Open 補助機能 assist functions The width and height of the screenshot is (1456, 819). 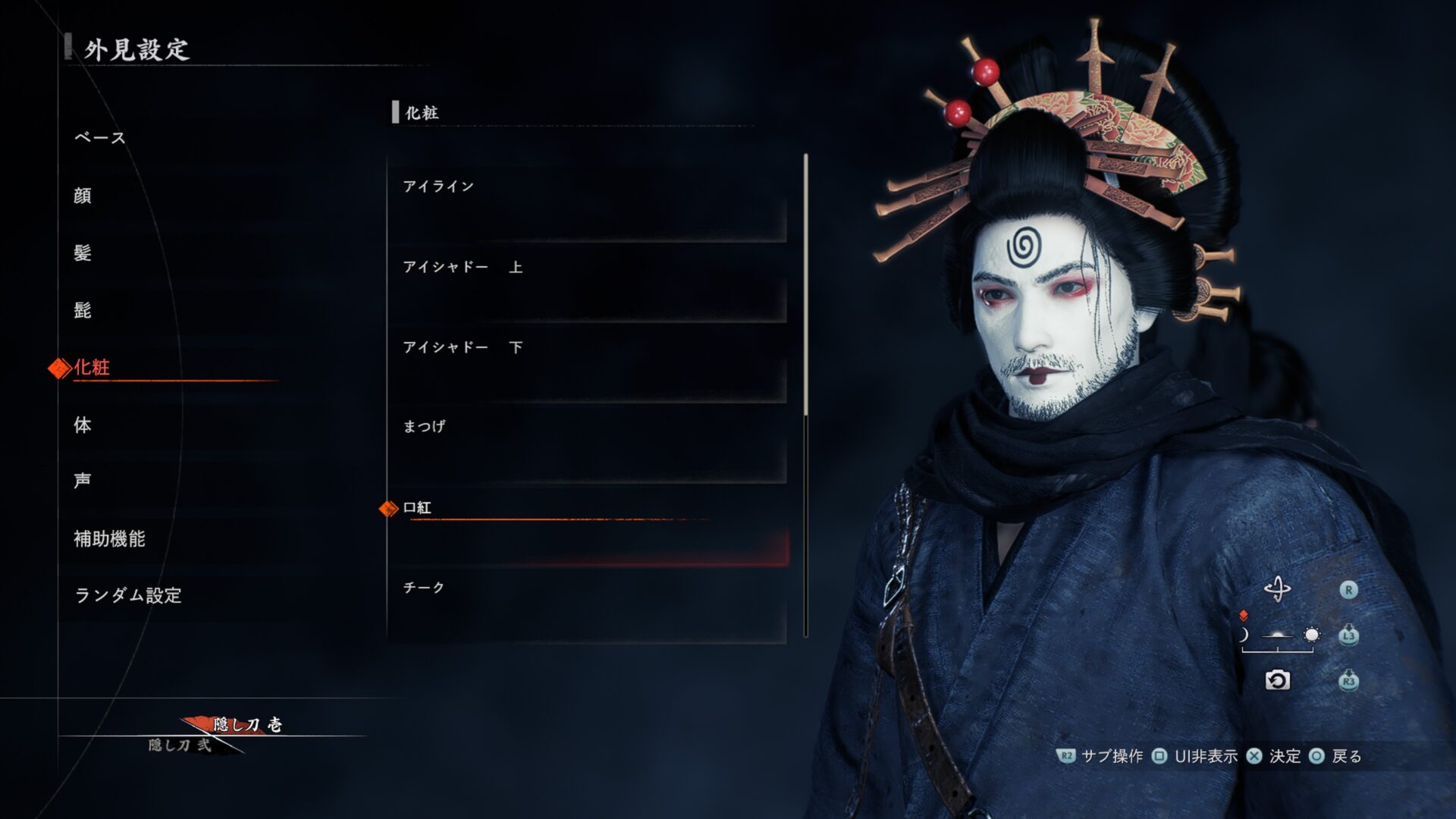click(109, 538)
